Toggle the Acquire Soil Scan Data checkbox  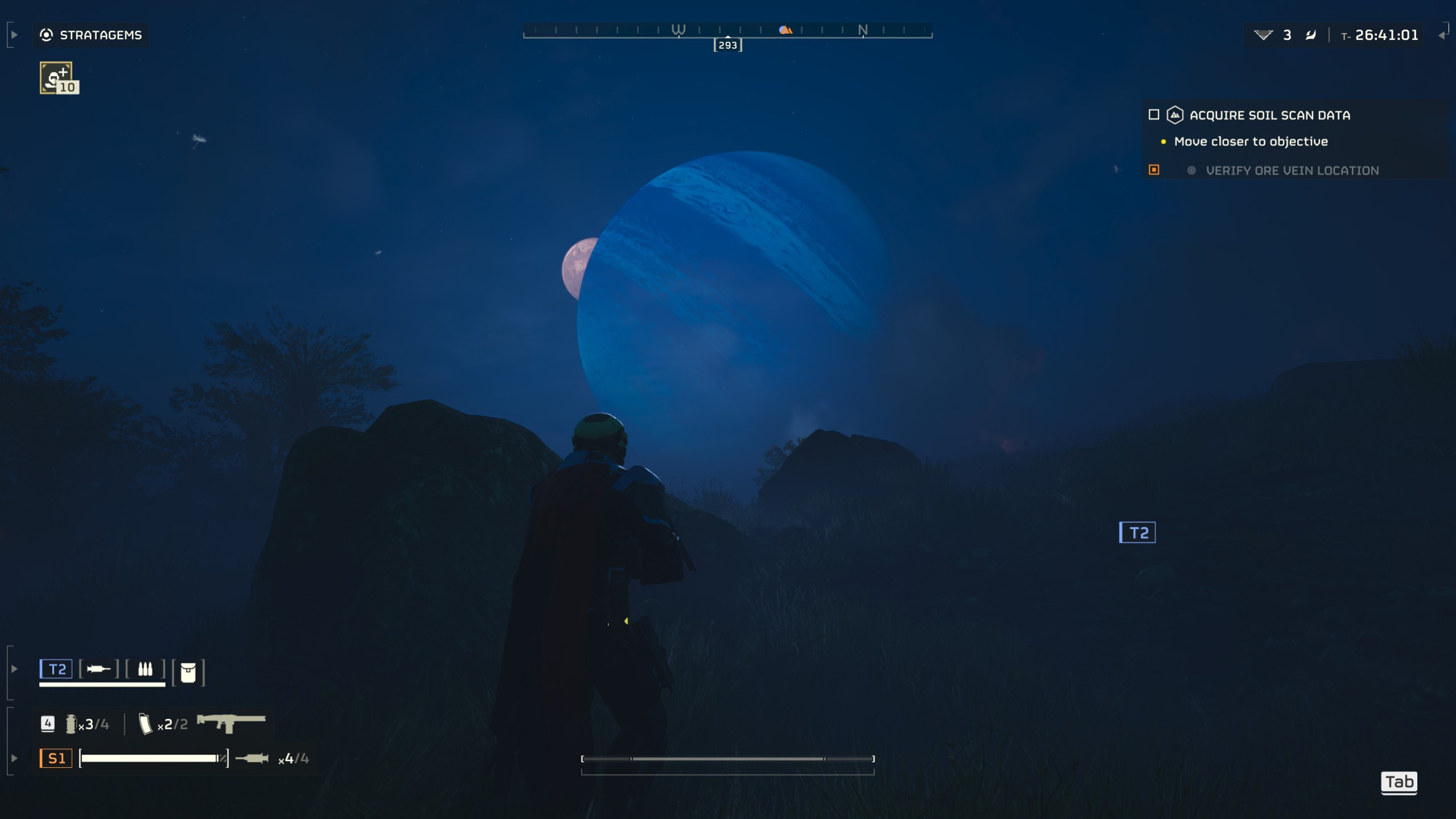pyautogui.click(x=1154, y=115)
